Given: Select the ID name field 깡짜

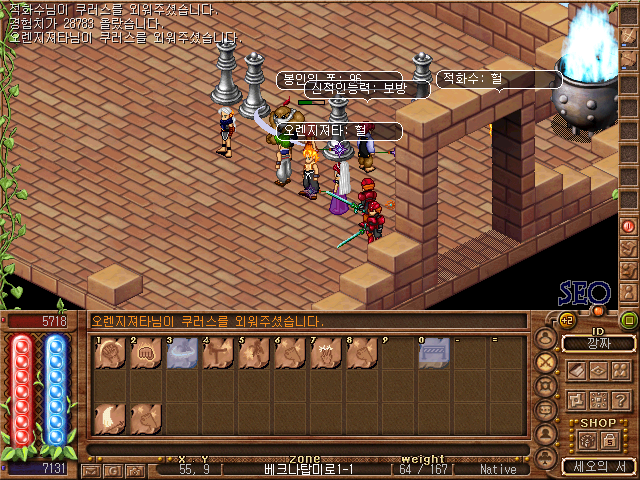Looking at the screenshot, I should coord(598,344).
